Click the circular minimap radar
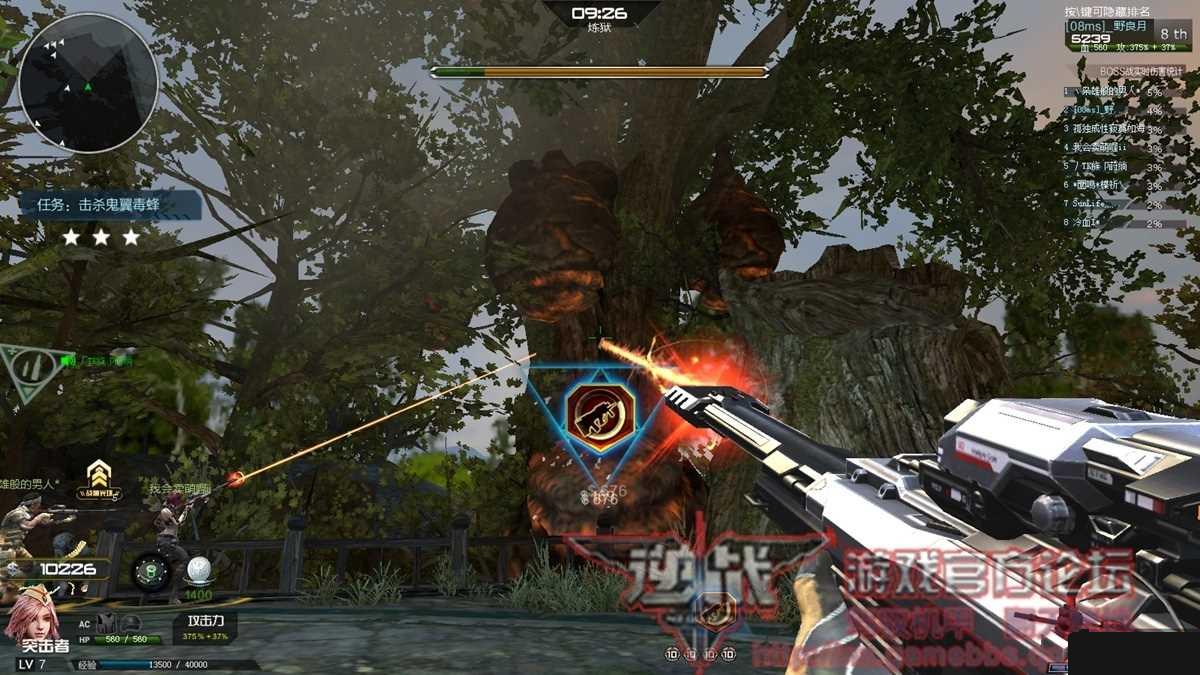This screenshot has height=675, width=1200. pyautogui.click(x=88, y=83)
